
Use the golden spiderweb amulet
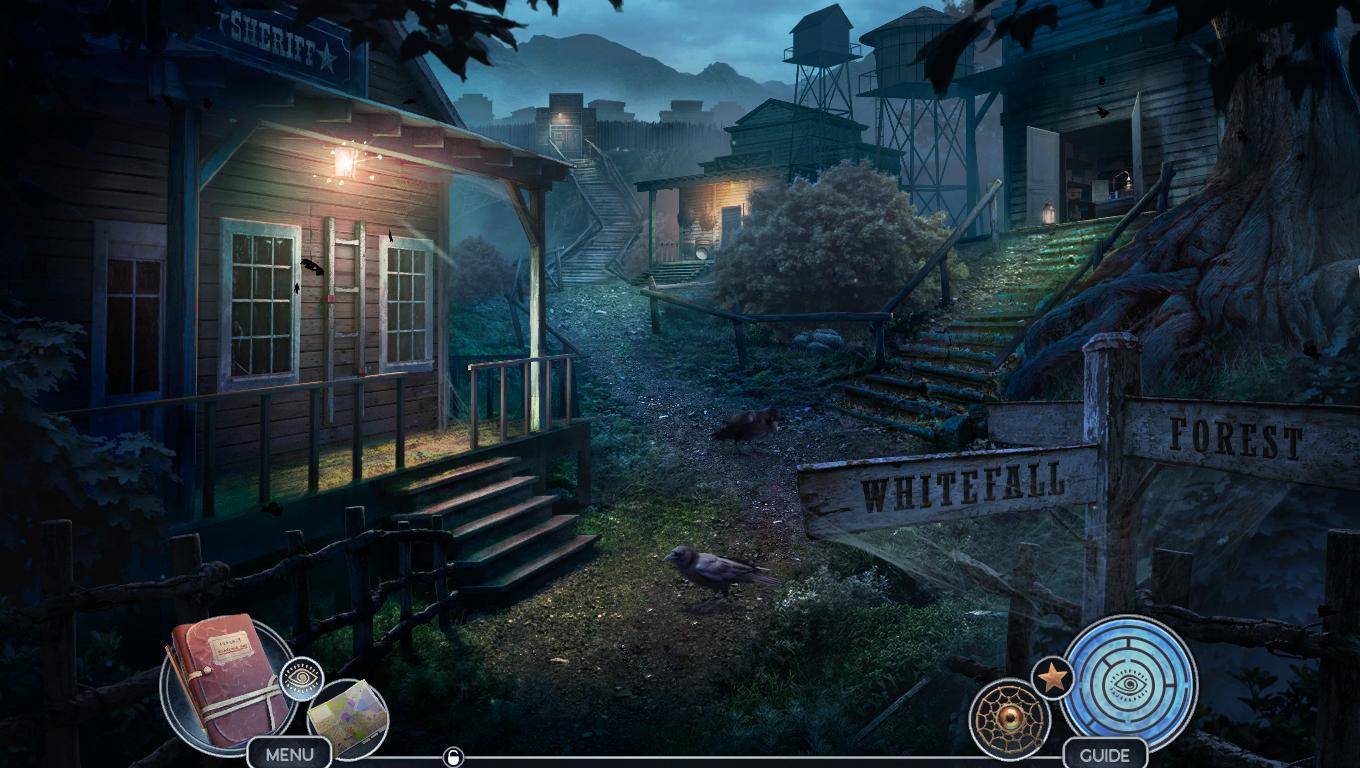pos(1010,719)
